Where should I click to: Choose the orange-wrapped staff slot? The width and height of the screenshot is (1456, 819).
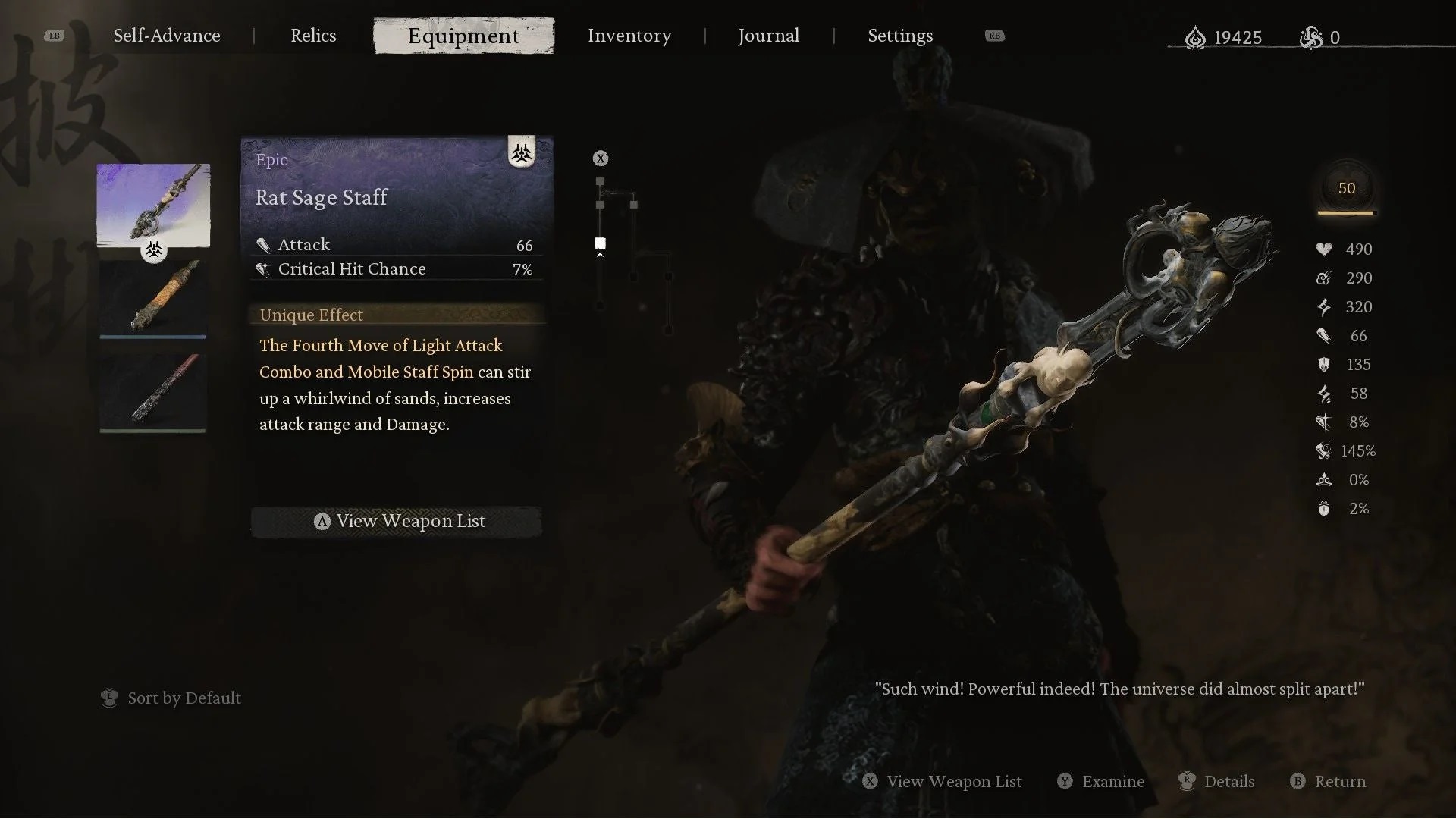point(153,297)
